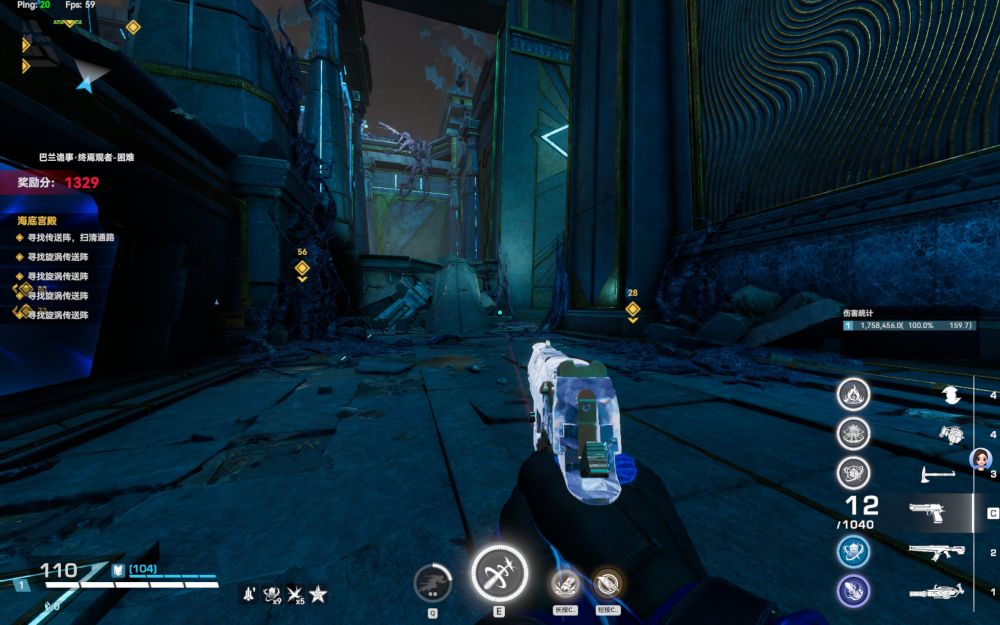Viewport: 1000px width, 625px height.
Task: Click the star buff icon
Action: (318, 594)
